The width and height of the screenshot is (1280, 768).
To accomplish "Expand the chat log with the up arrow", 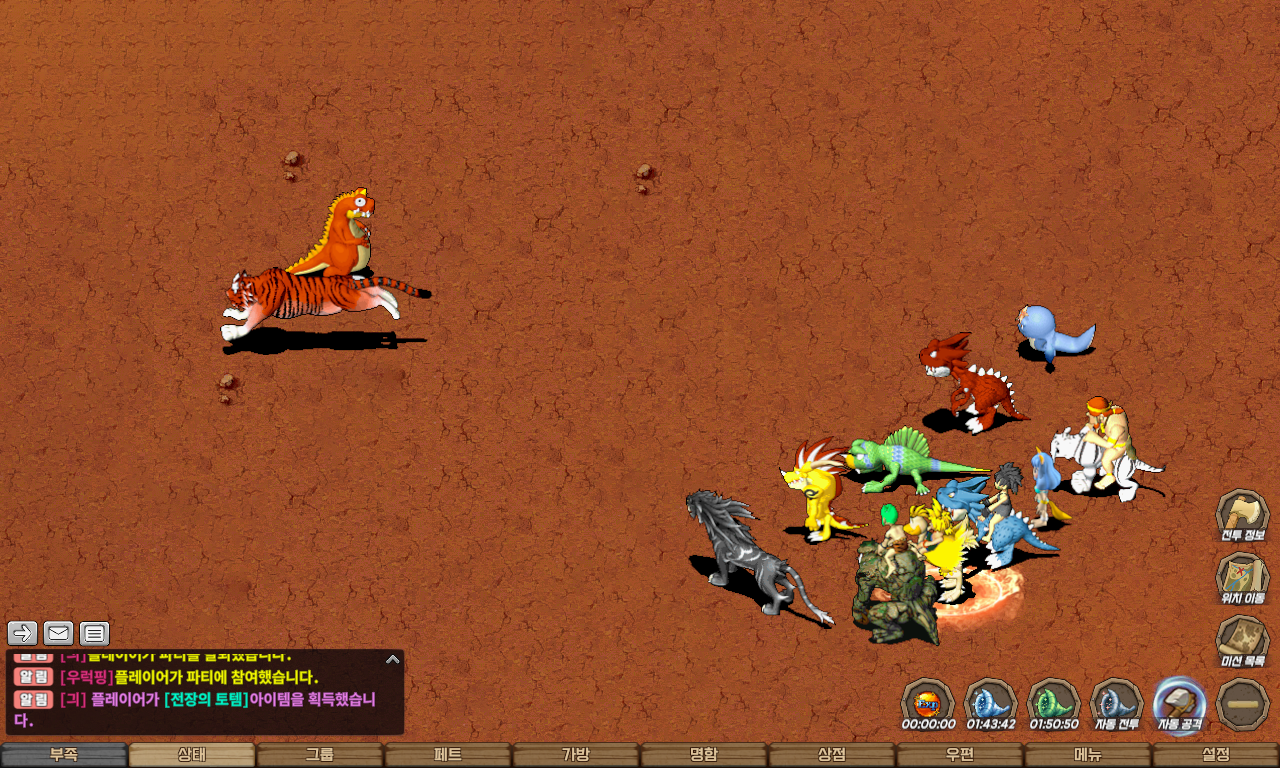I will (x=393, y=659).
